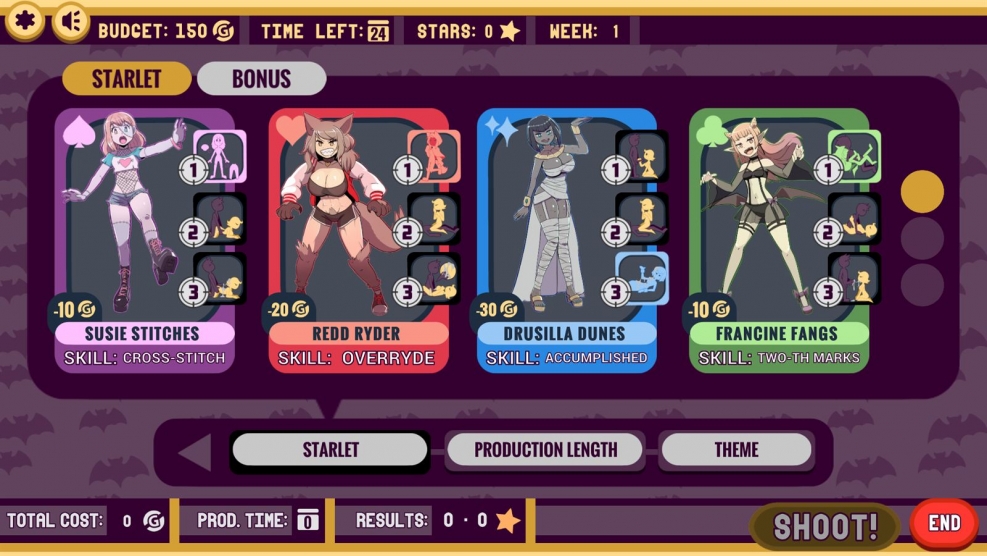Select the Starlet tab at top
The image size is (987, 556).
(126, 79)
